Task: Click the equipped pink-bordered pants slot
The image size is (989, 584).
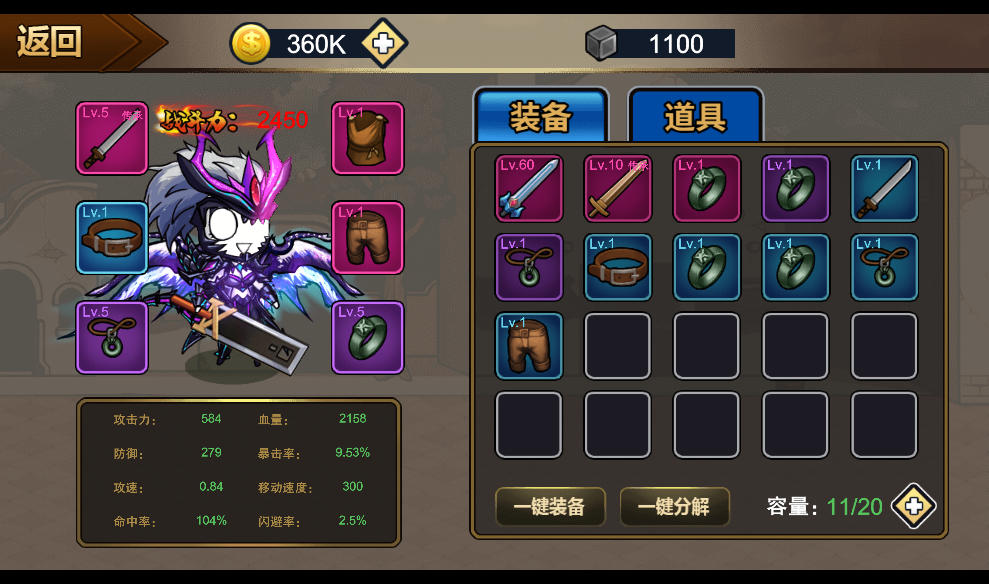Action: point(367,237)
